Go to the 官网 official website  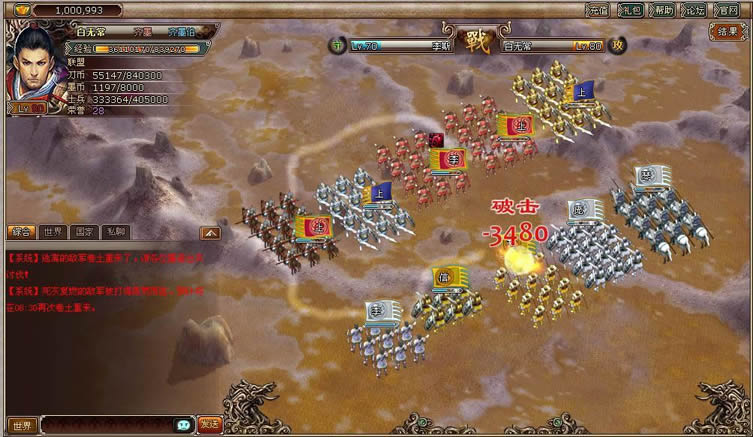(x=730, y=10)
